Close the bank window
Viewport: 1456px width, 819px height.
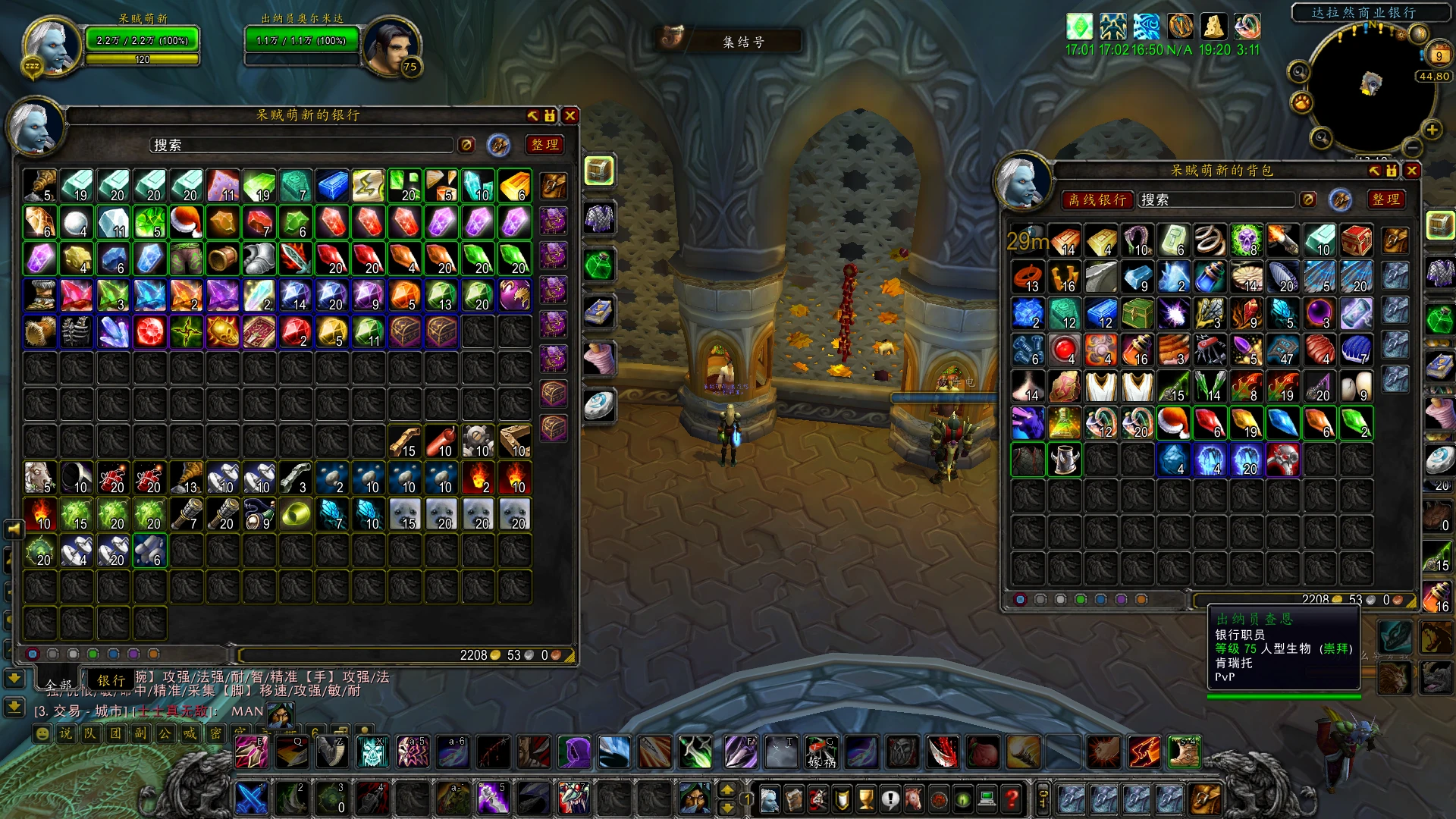[570, 115]
